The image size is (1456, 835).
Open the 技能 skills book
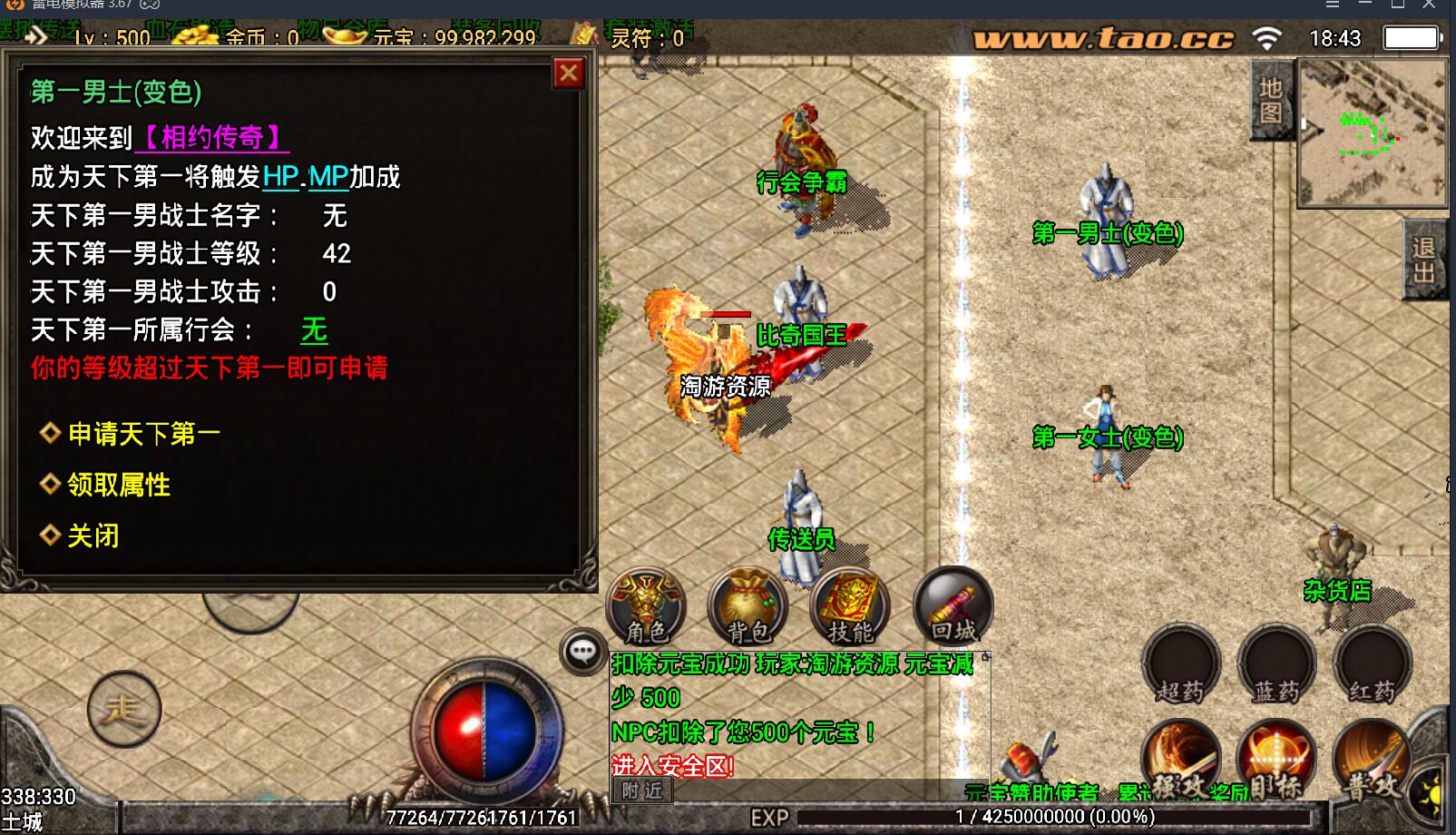tap(850, 605)
